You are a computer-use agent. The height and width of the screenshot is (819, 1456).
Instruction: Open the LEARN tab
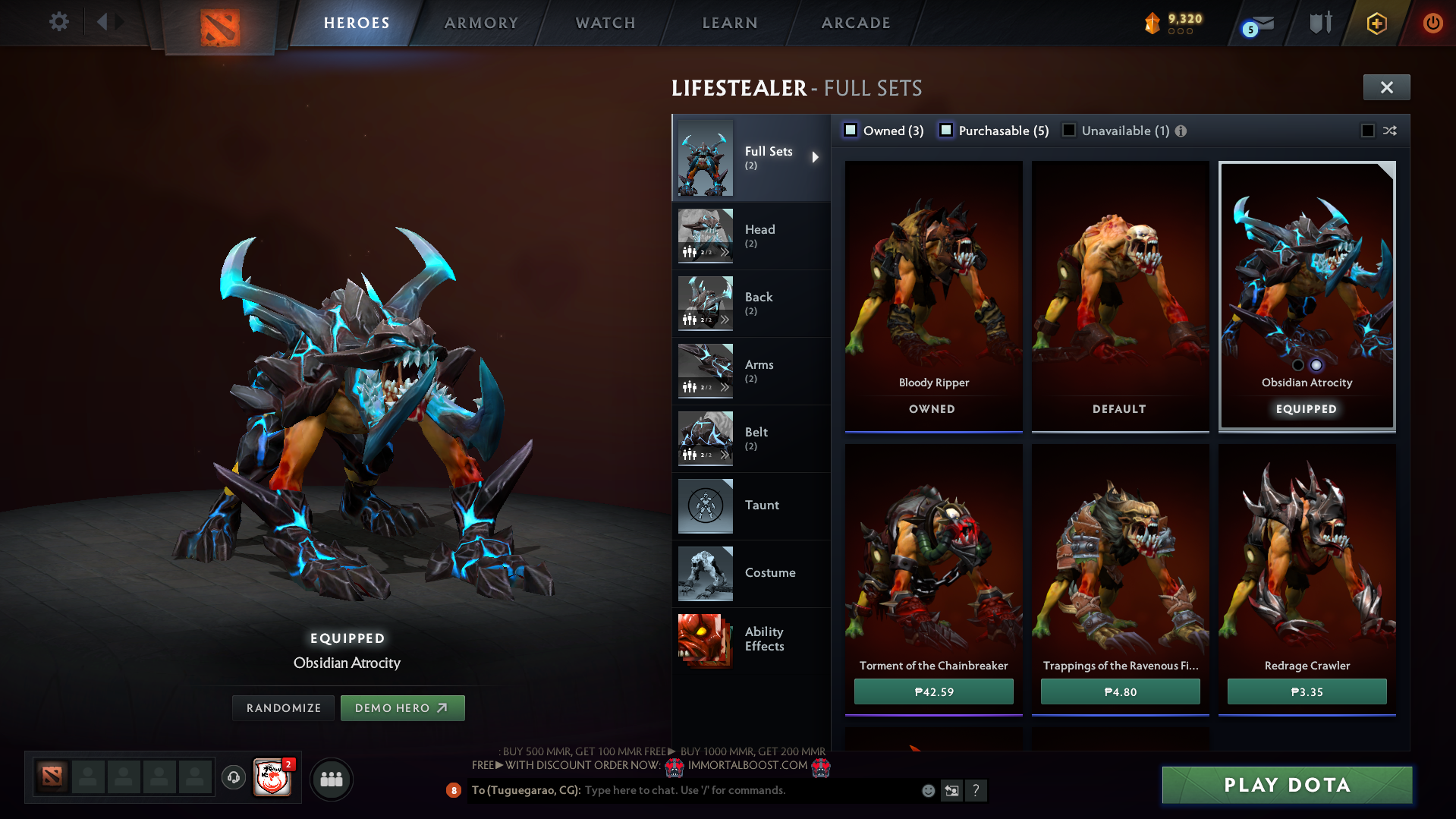728,23
